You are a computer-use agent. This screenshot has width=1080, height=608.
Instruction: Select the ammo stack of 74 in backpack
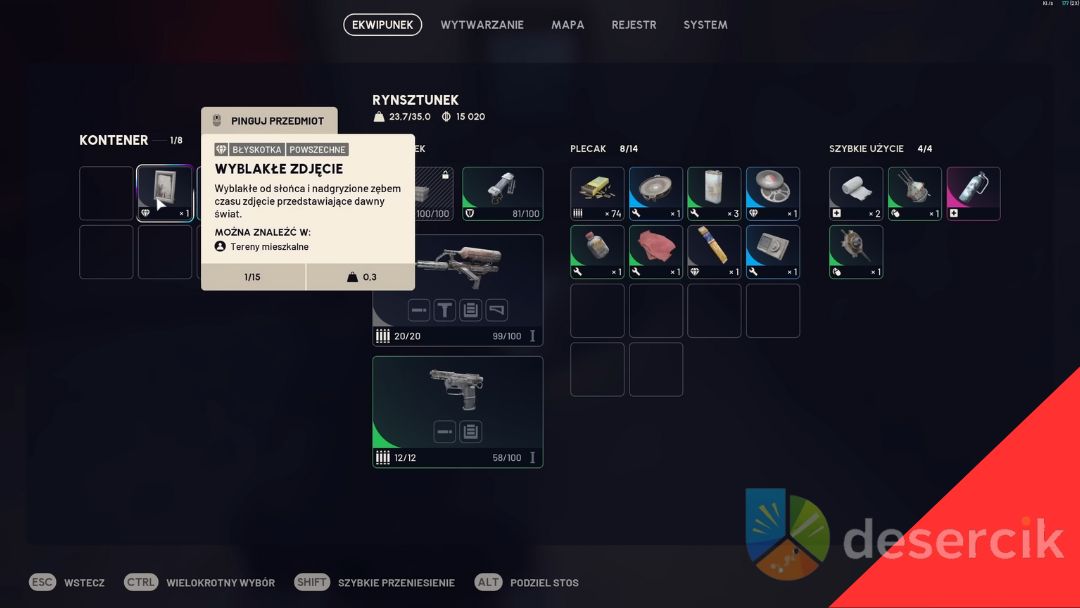[597, 193]
